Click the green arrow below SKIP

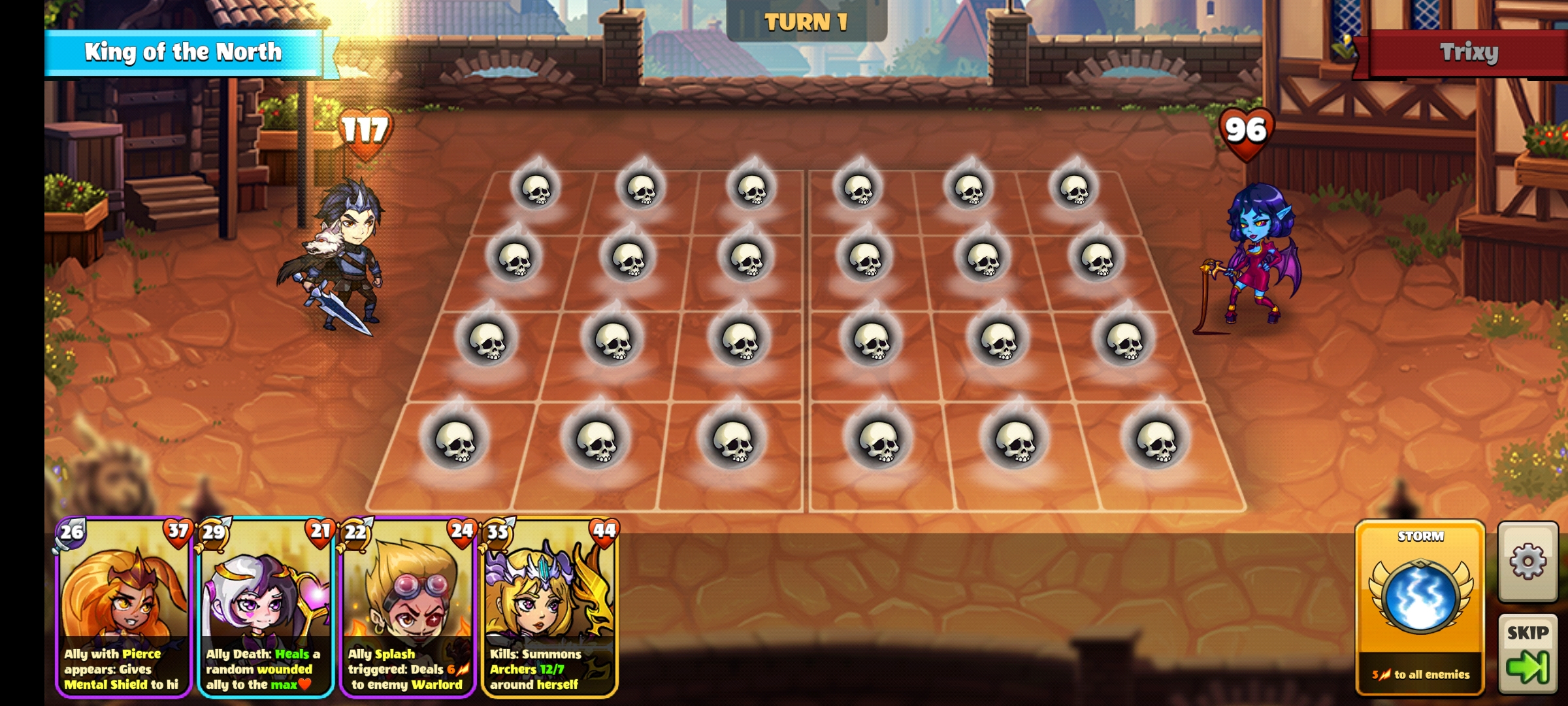[x=1531, y=667]
